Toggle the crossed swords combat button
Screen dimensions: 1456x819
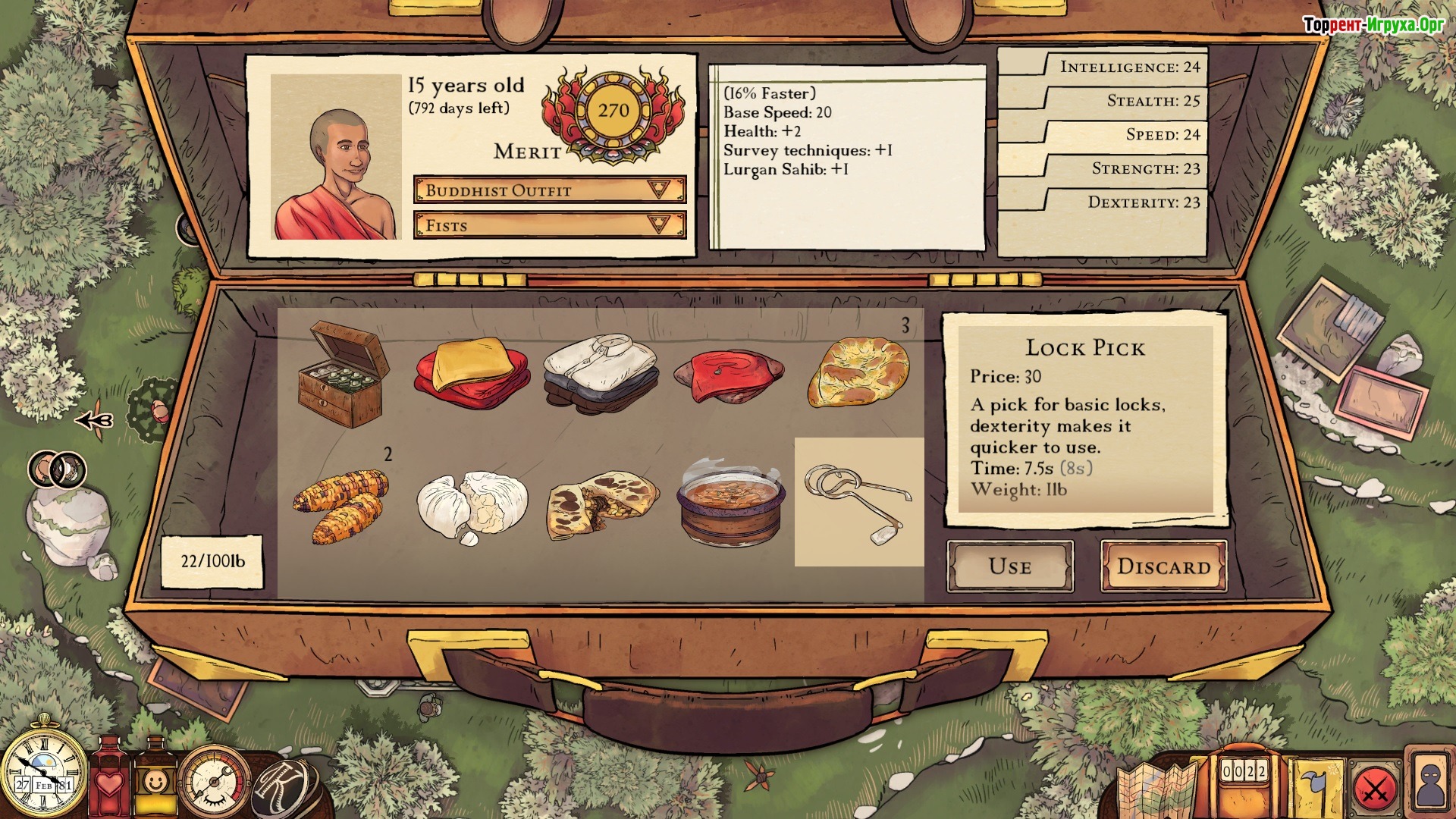pyautogui.click(x=1375, y=790)
